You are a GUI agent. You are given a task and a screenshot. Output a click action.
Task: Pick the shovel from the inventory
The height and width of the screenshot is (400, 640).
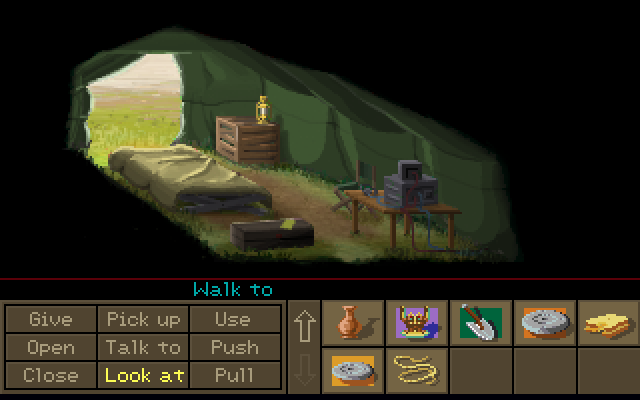(481, 322)
